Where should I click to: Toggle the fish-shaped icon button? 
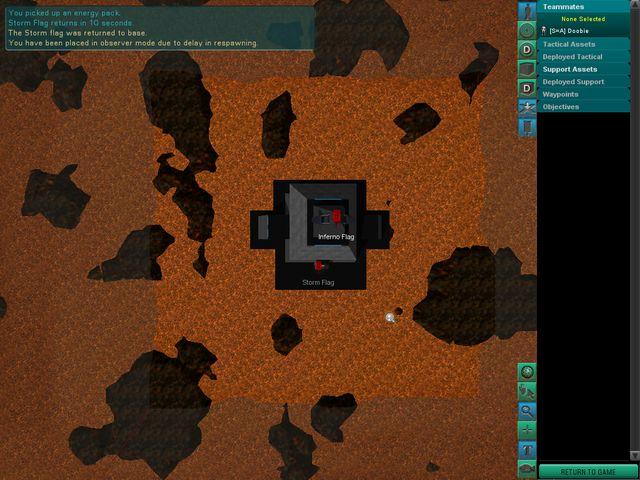(527, 468)
